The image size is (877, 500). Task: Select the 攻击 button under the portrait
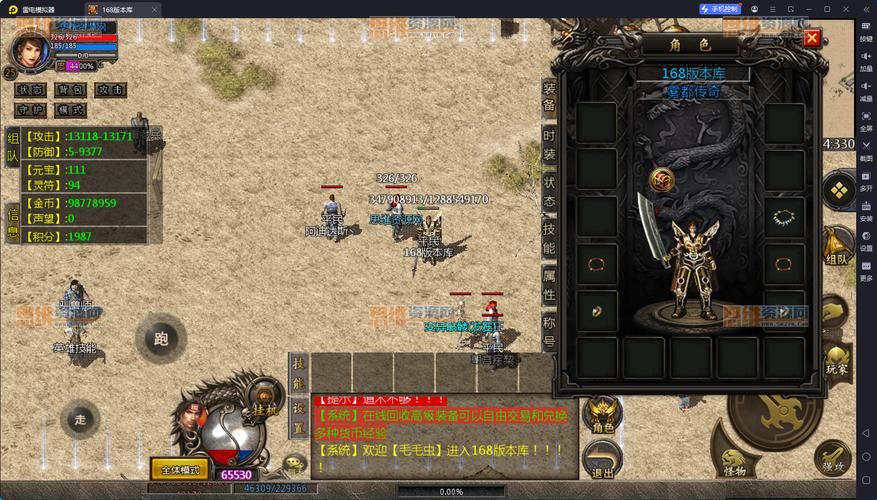[x=111, y=90]
